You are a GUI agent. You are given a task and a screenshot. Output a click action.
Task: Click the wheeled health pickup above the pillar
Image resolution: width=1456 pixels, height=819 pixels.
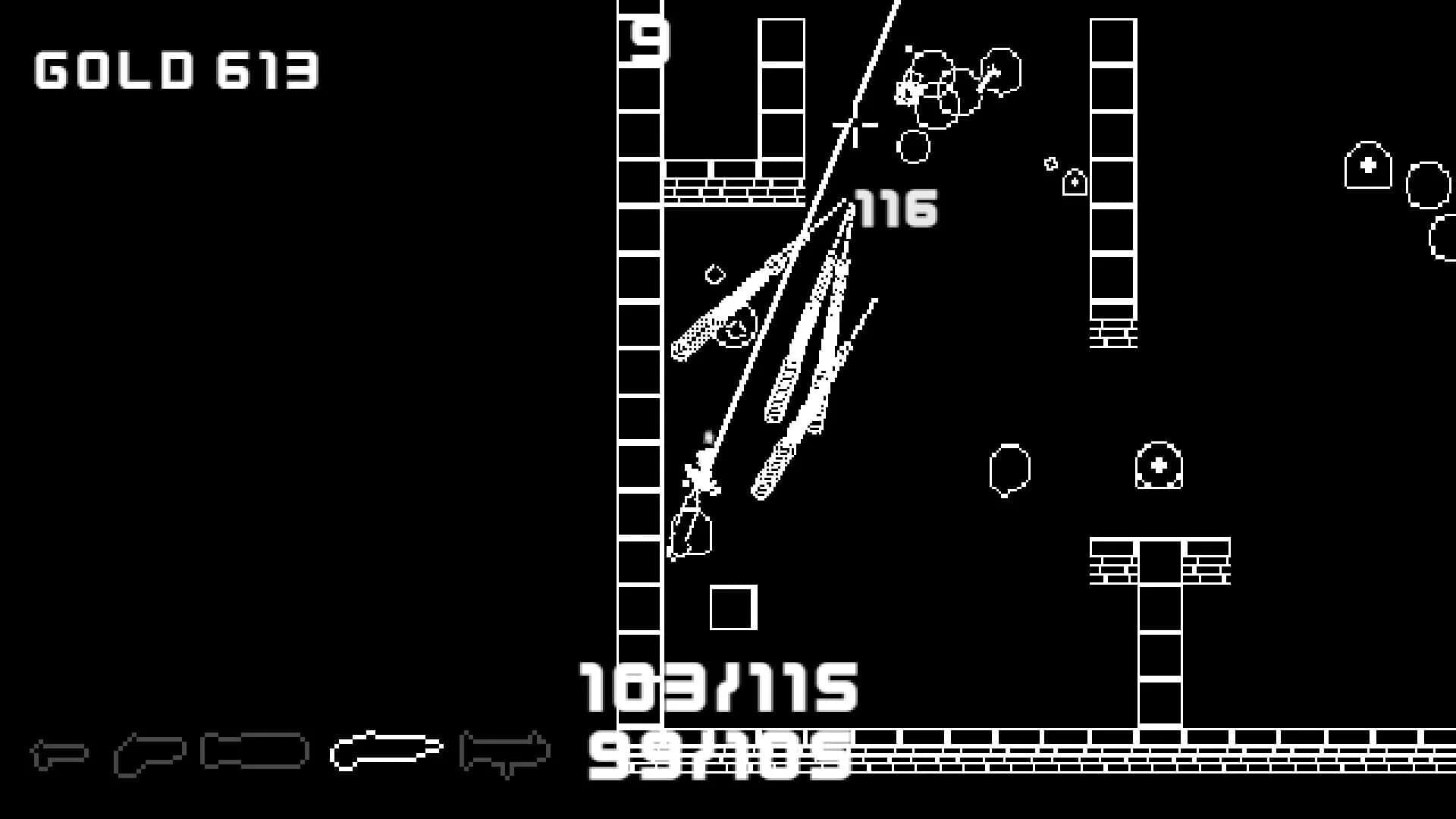tap(1159, 464)
